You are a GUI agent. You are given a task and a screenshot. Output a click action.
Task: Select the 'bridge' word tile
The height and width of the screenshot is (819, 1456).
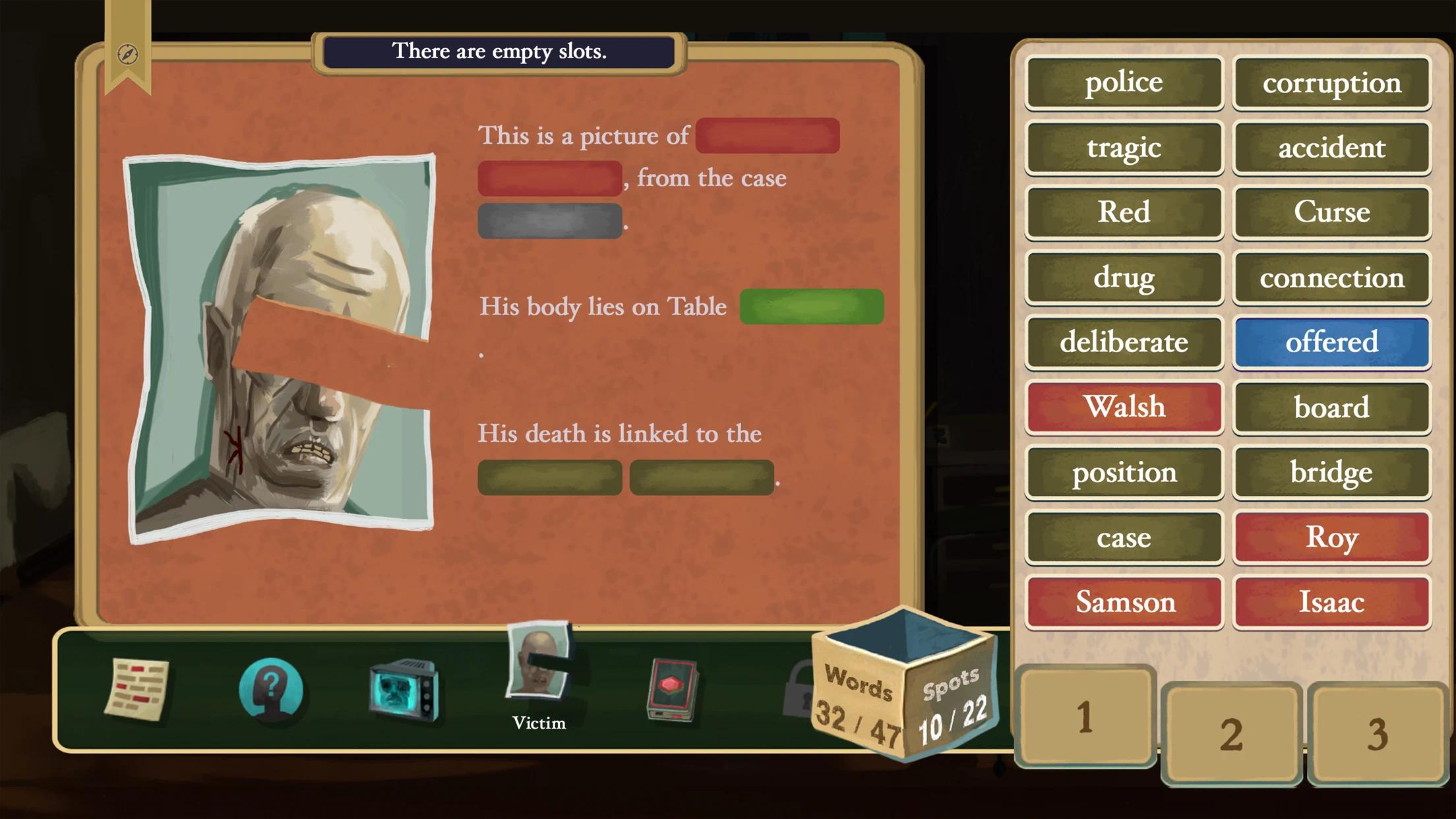point(1331,472)
